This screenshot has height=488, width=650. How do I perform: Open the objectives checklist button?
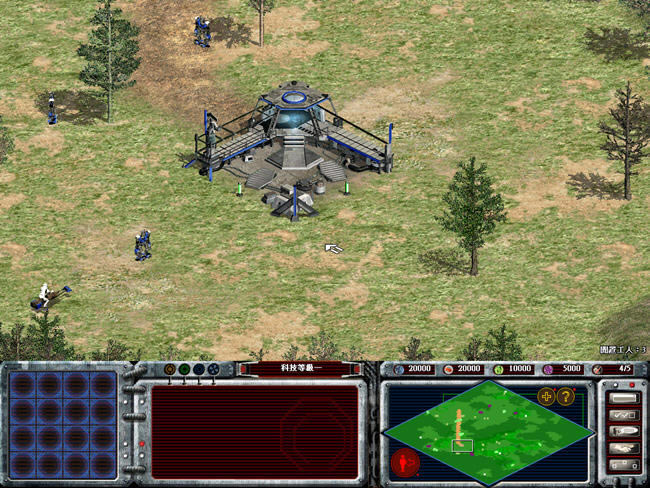(622, 414)
